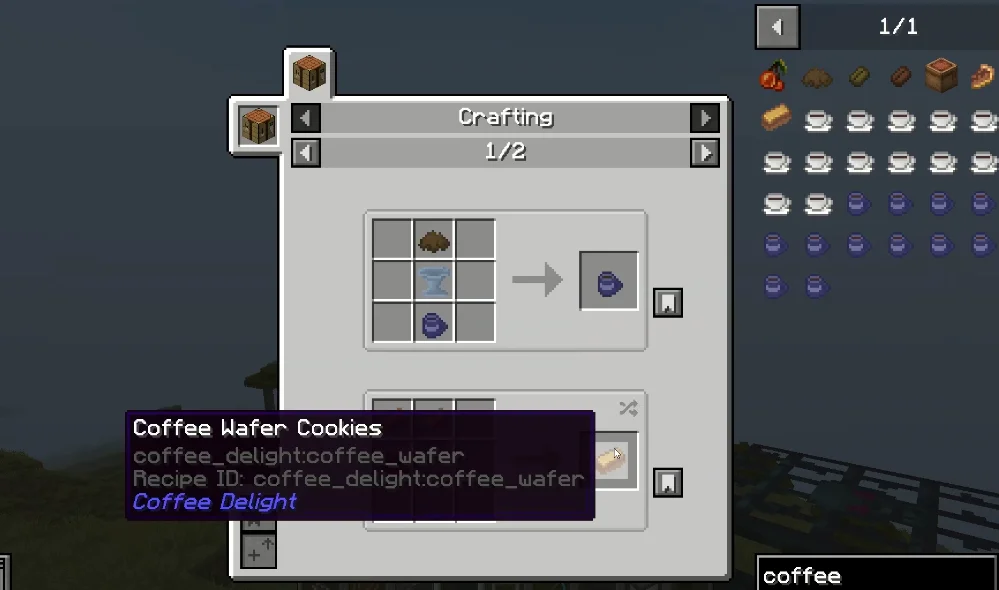Screen dimensions: 999x590
Task: Show the previous recipe page
Action: [306, 152]
